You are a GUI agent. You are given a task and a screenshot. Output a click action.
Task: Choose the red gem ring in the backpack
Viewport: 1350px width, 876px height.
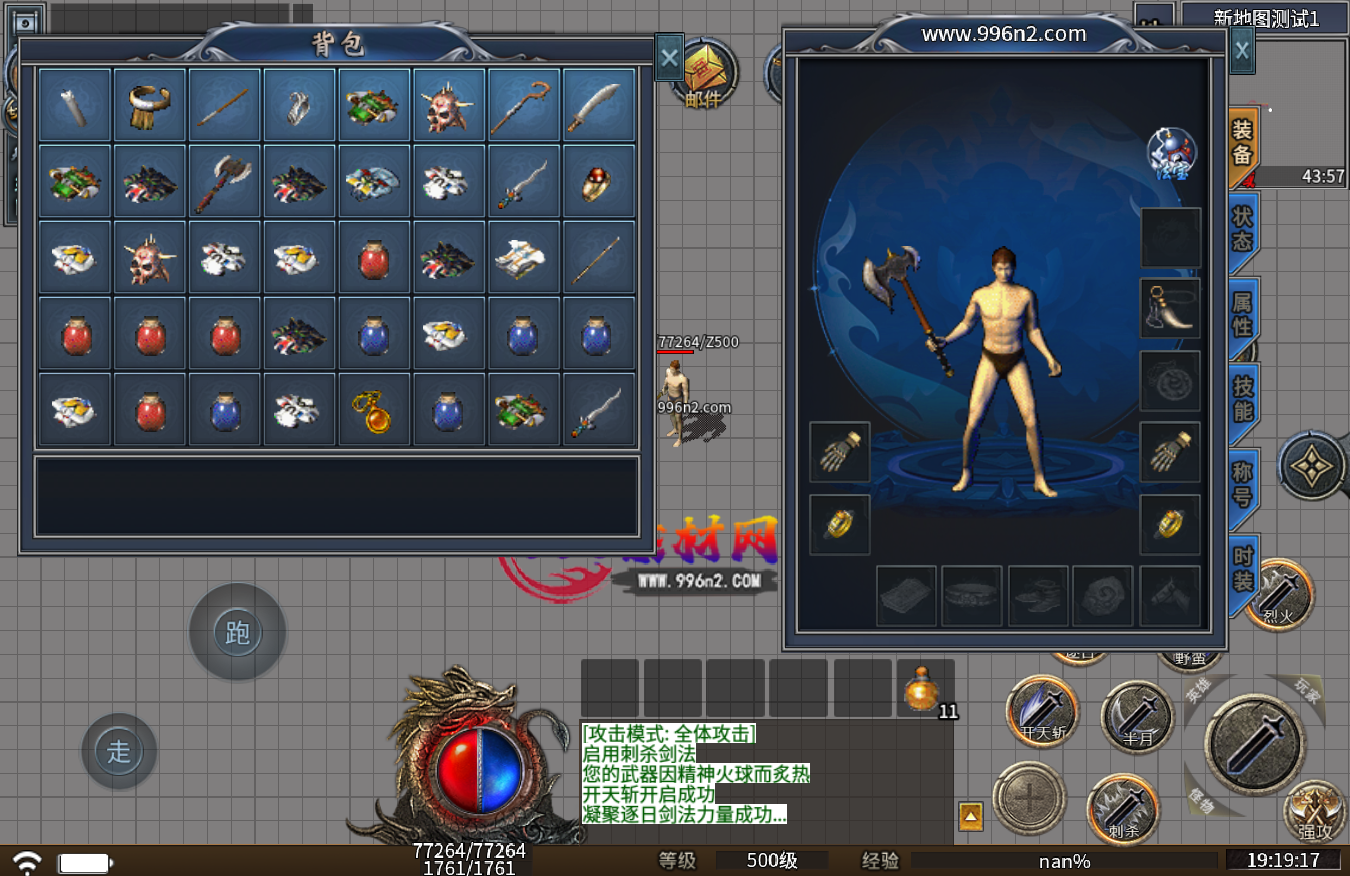[599, 181]
